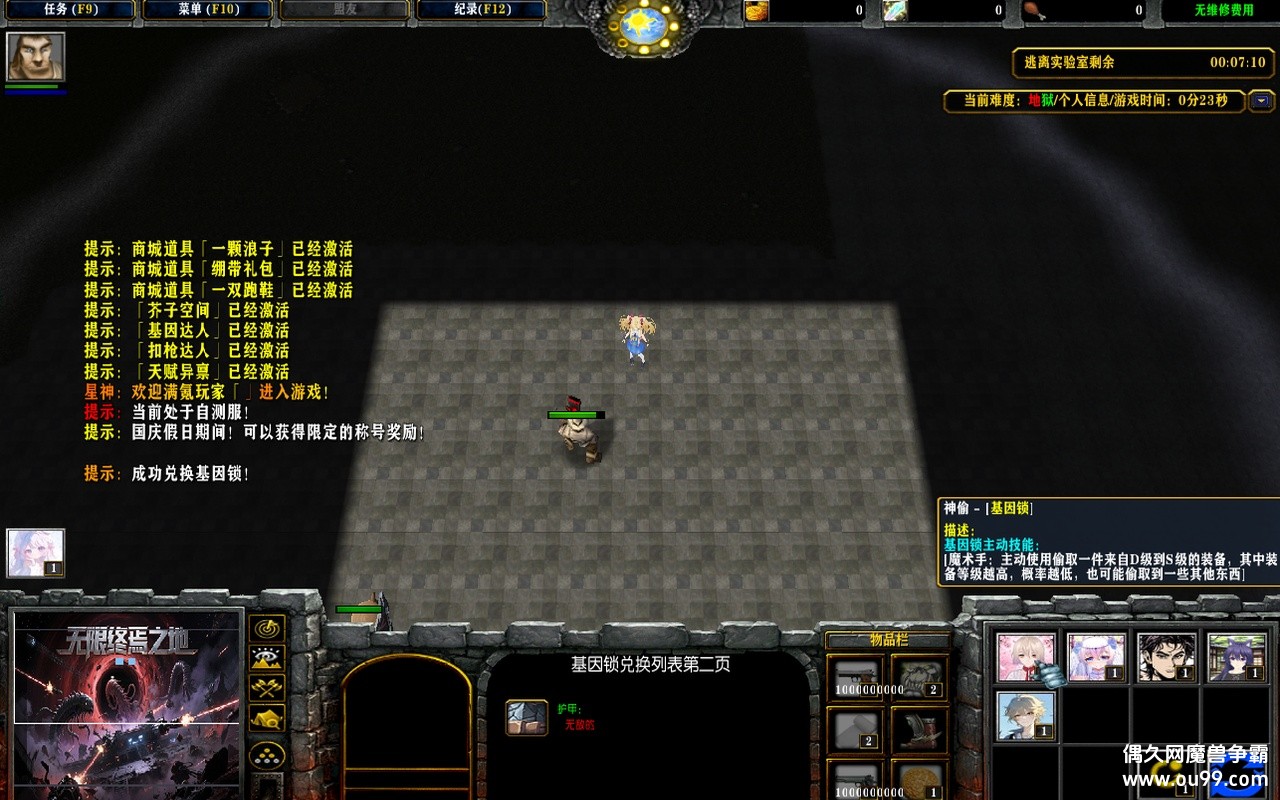
Task: Select the pistol item in the inventory
Action: 856,677
